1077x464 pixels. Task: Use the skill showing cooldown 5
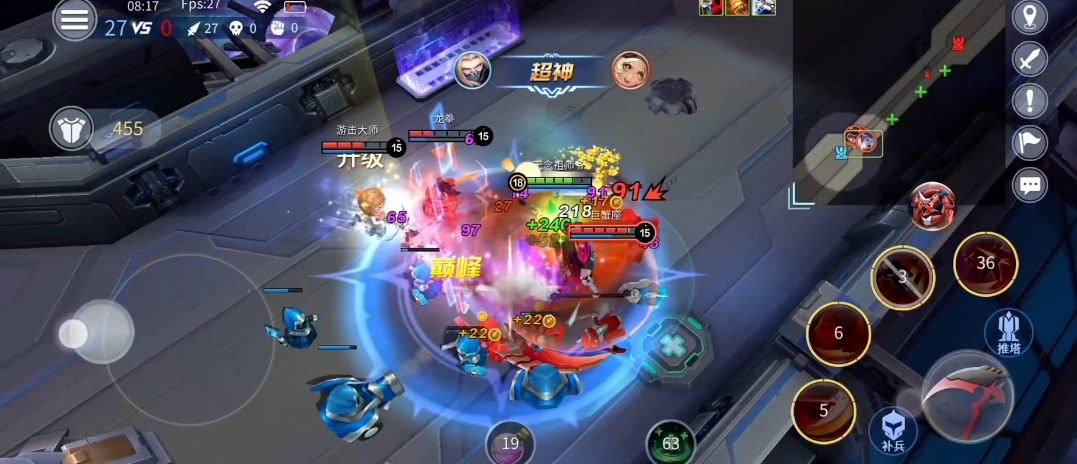[x=824, y=411]
